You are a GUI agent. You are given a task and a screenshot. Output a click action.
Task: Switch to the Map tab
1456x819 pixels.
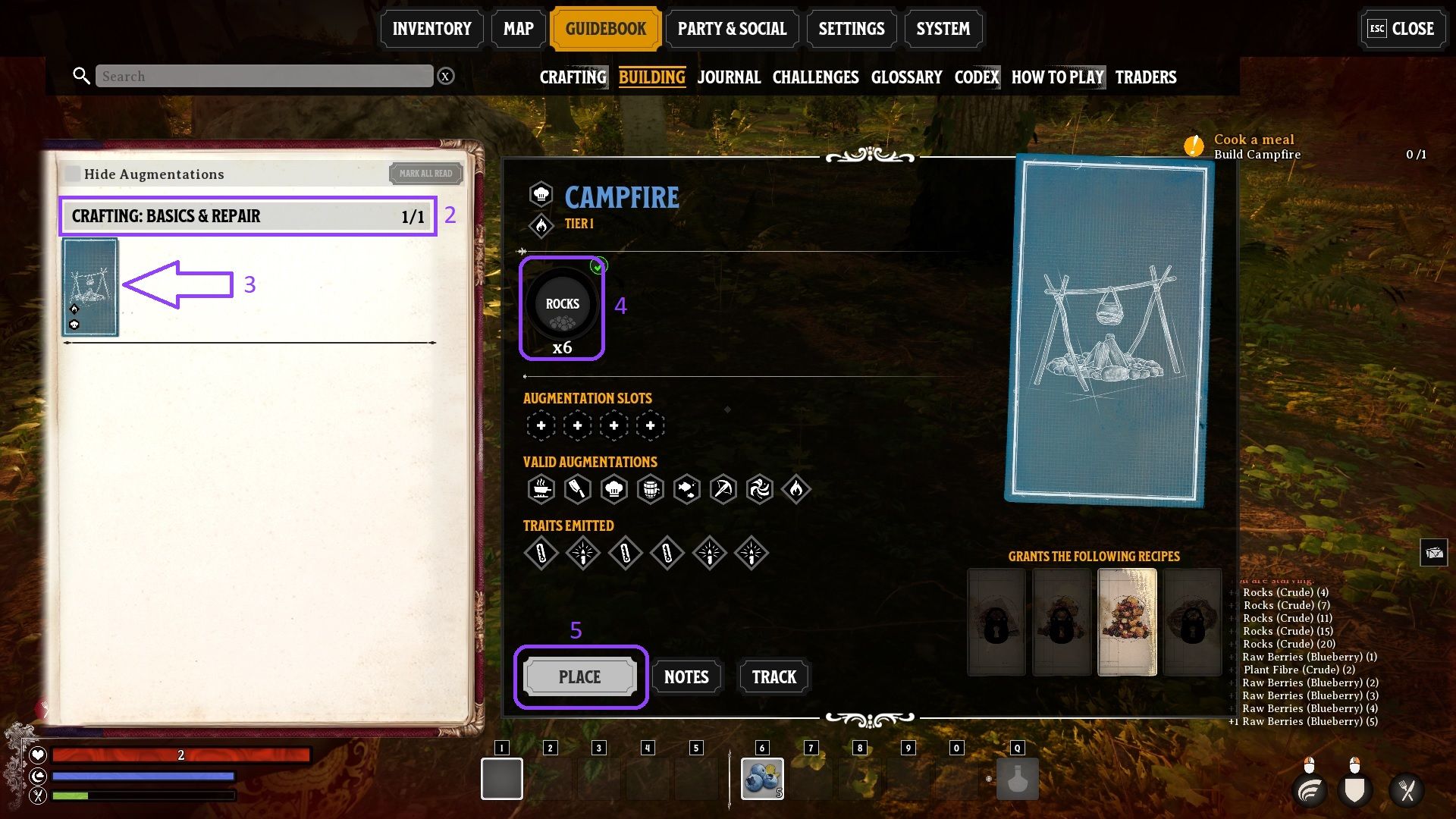(518, 29)
